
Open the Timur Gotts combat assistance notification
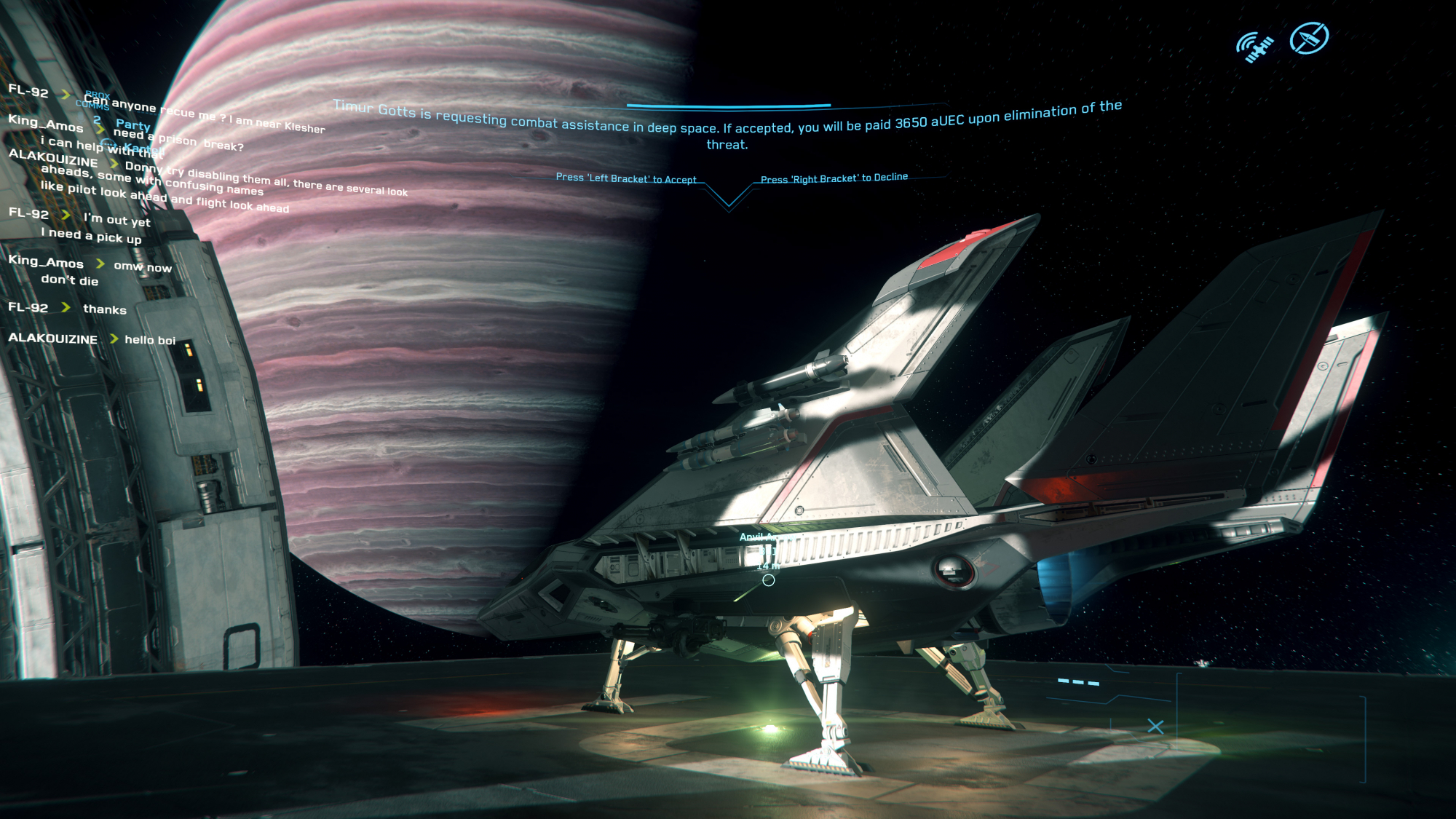click(x=727, y=126)
